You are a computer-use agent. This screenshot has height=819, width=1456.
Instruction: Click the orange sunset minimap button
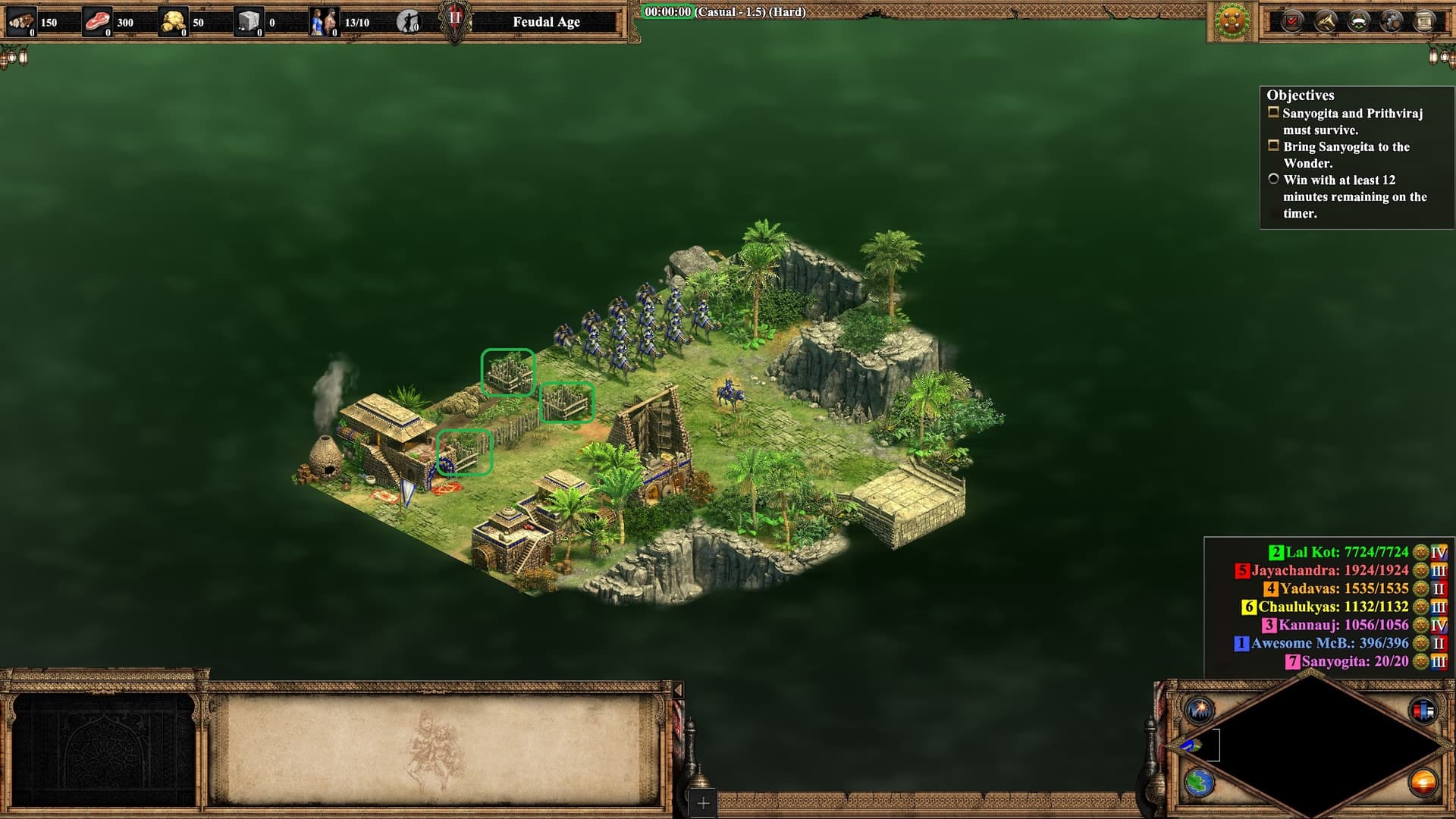pos(1423,782)
